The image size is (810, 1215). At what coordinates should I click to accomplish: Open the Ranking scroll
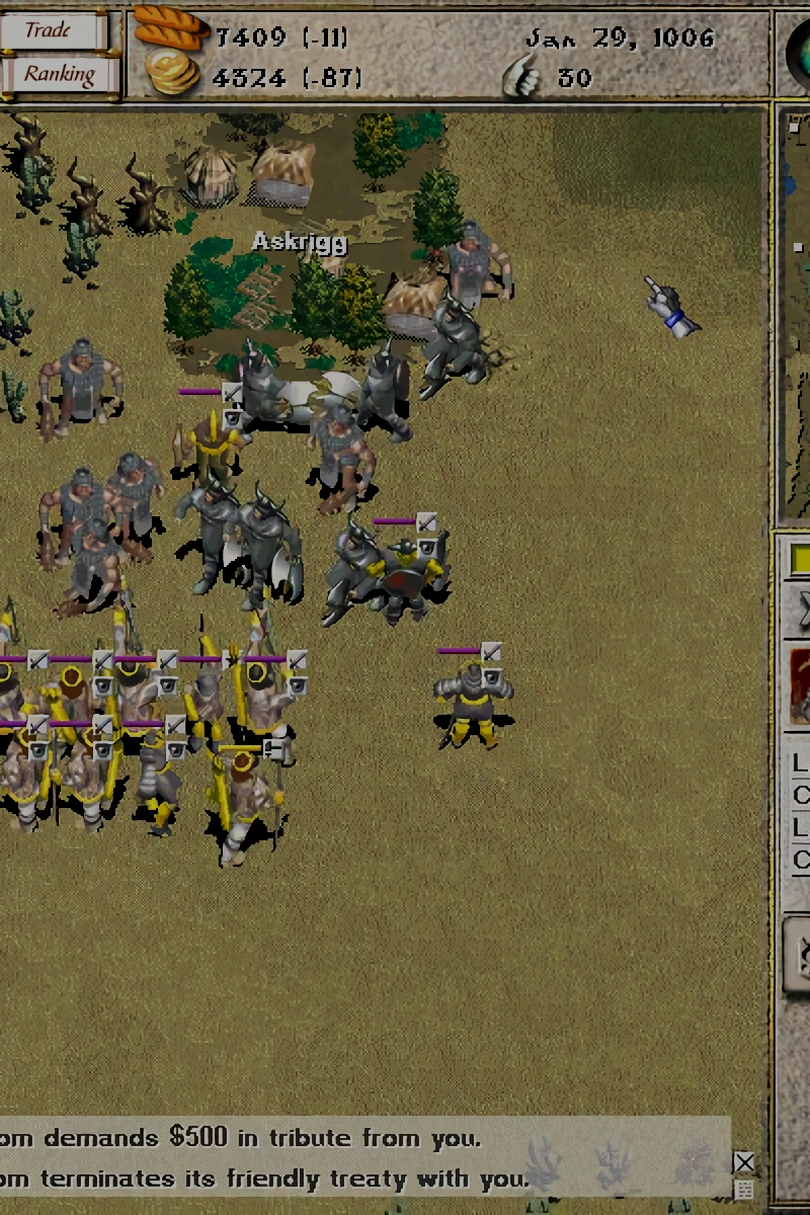pyautogui.click(x=58, y=74)
